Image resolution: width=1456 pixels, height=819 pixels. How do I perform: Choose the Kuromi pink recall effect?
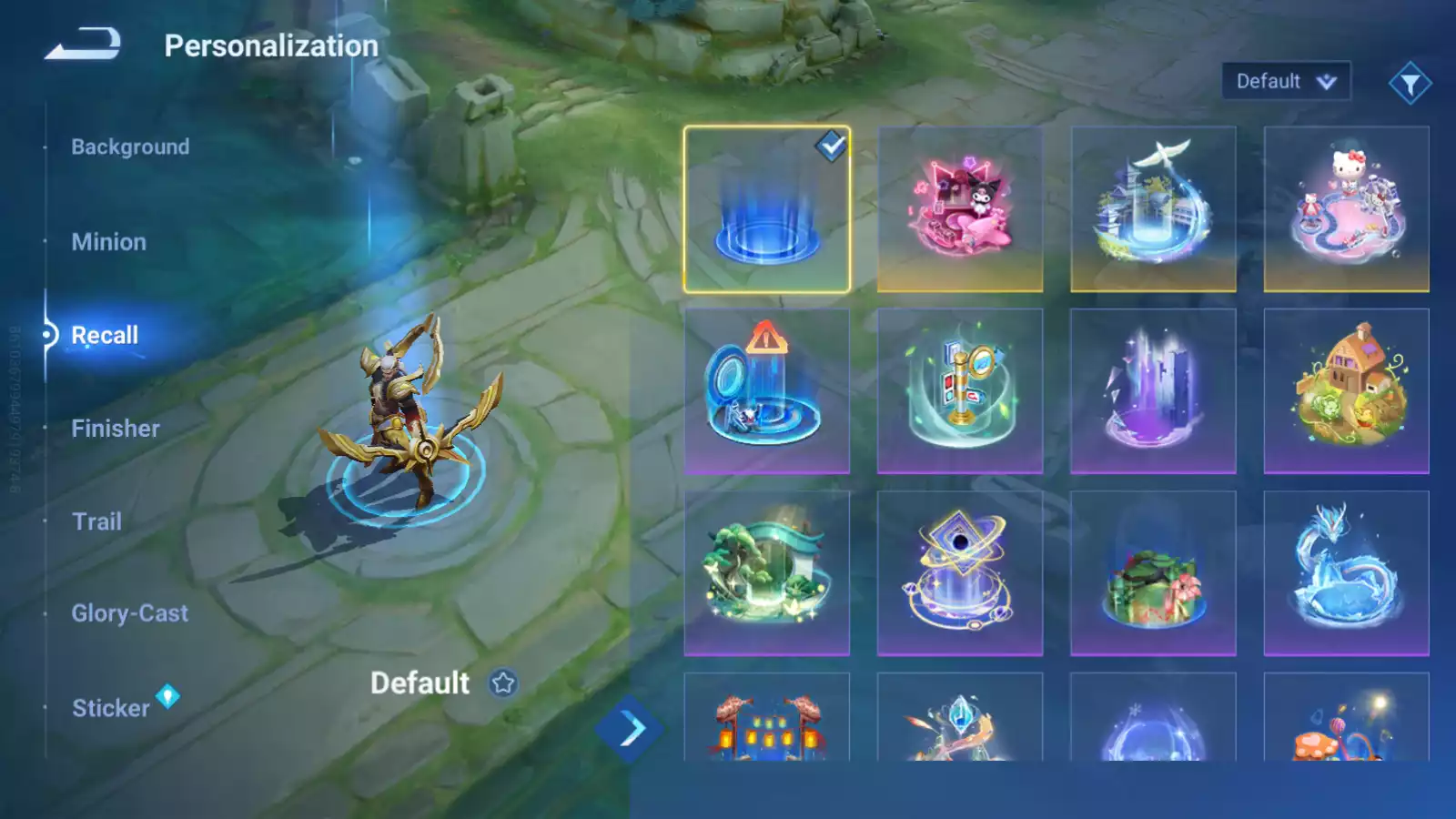pyautogui.click(x=960, y=209)
